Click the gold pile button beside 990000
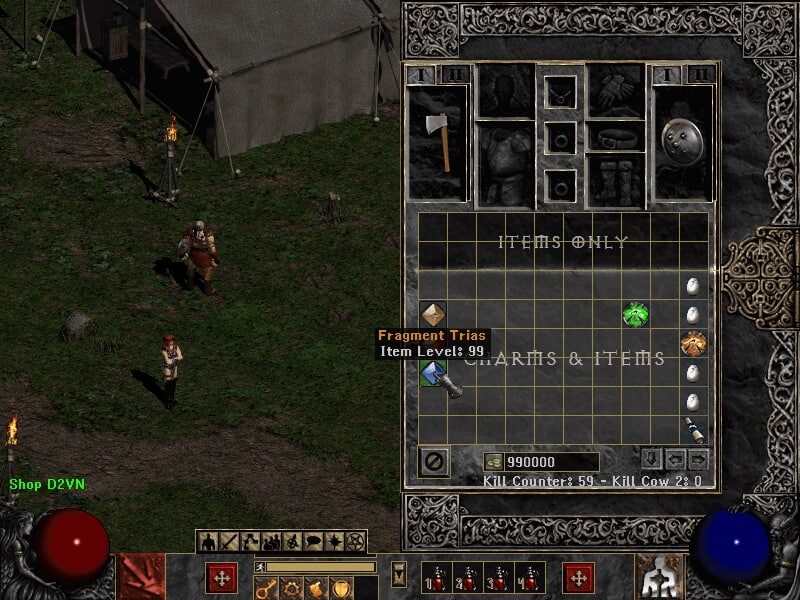Image resolution: width=800 pixels, height=600 pixels. point(493,462)
